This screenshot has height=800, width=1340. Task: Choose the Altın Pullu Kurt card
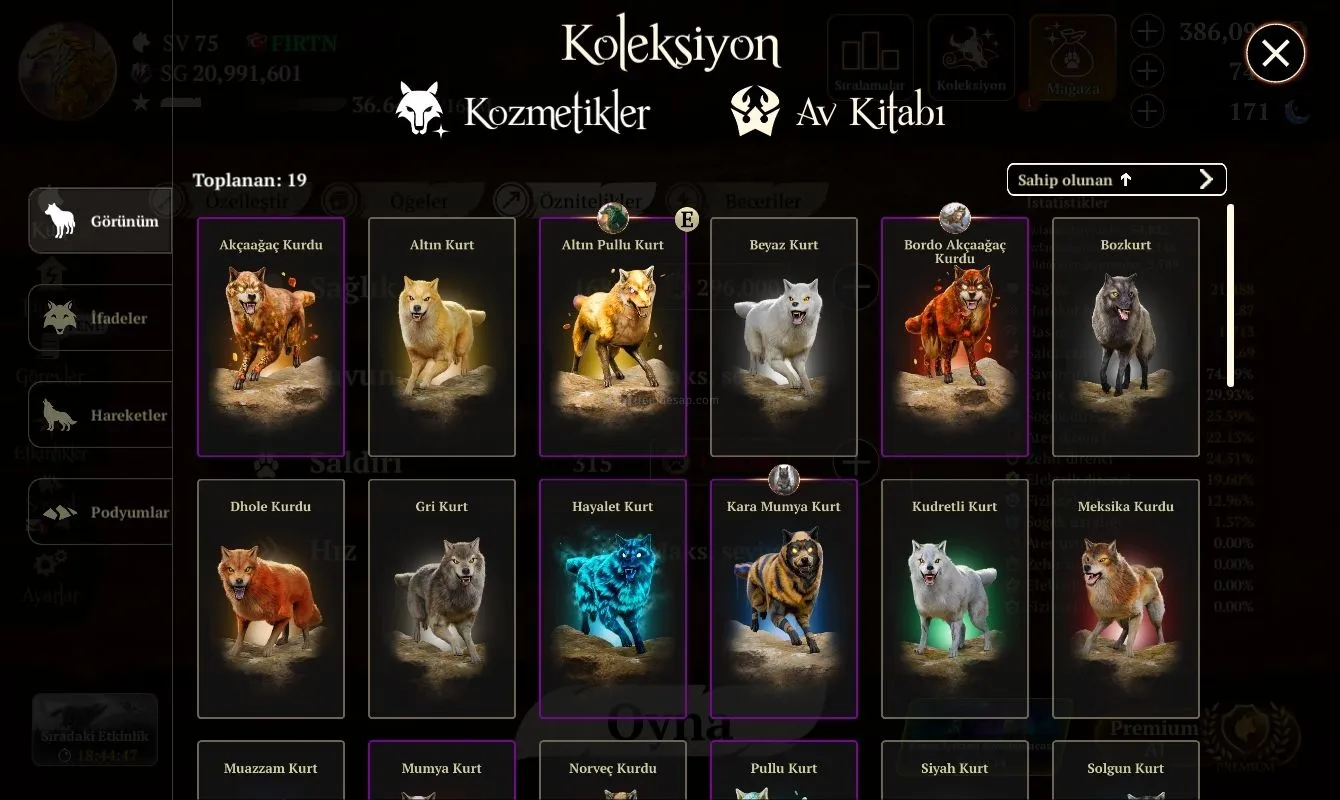click(613, 337)
